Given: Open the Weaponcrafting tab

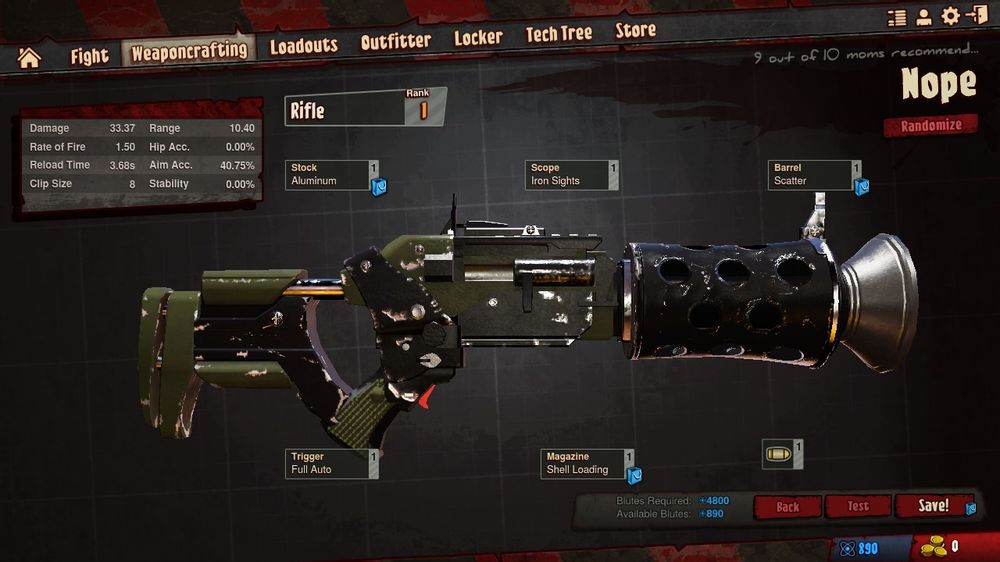Looking at the screenshot, I should click(x=188, y=51).
